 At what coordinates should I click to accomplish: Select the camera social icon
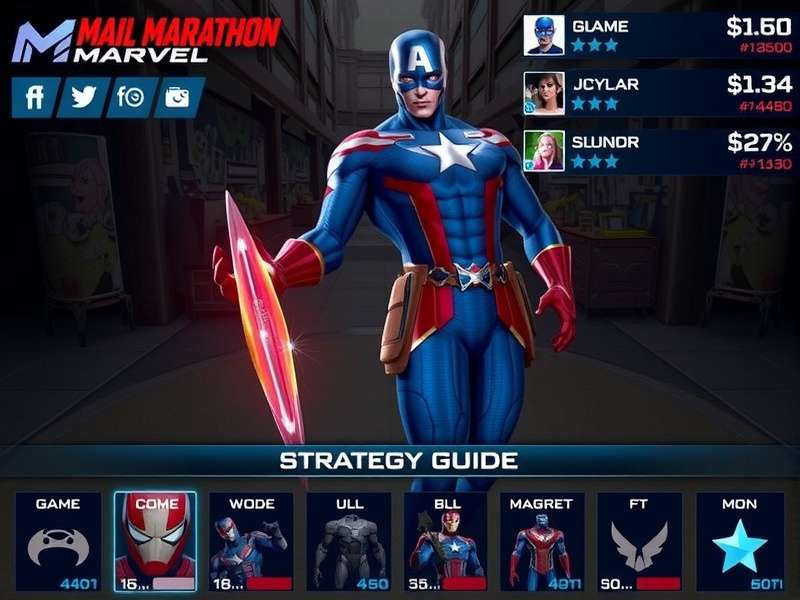(x=179, y=97)
